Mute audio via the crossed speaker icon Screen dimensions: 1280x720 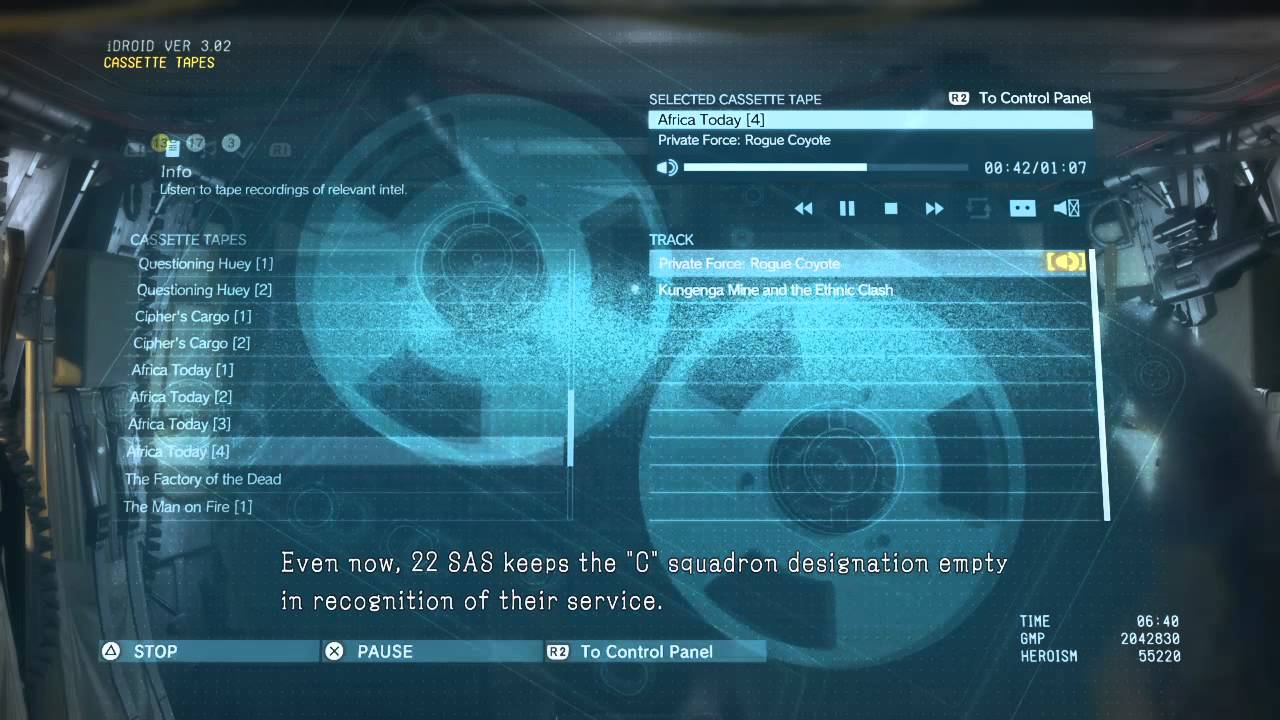pos(1066,208)
